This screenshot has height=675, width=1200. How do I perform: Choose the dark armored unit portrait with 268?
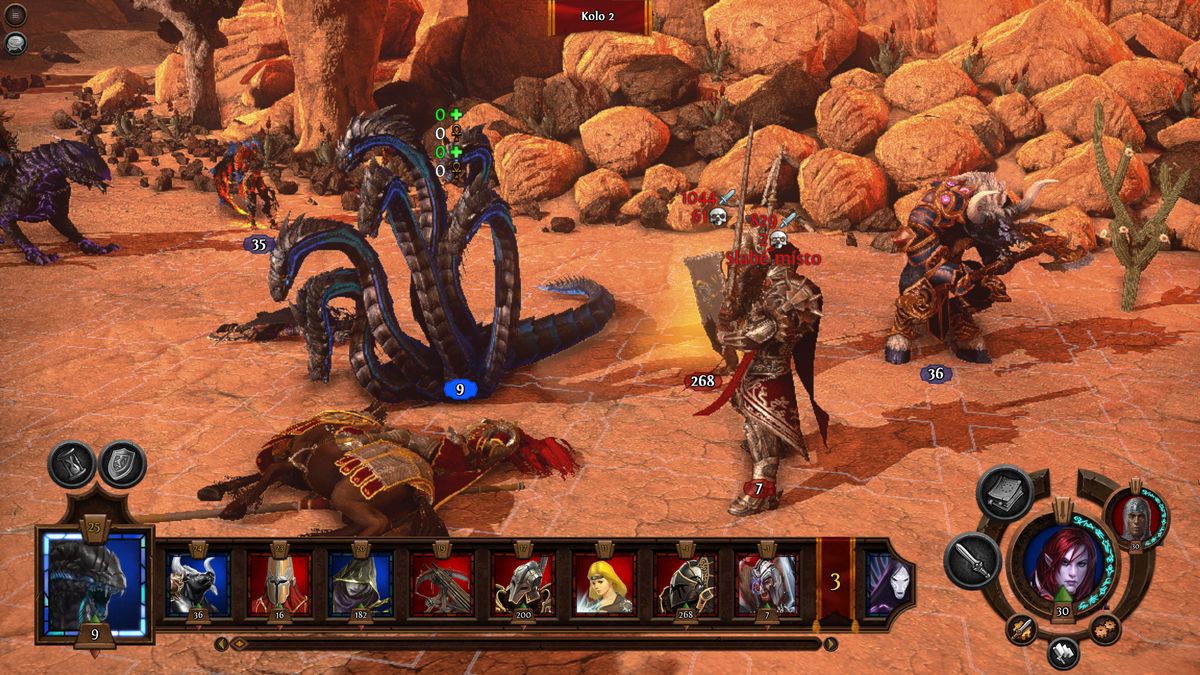pyautogui.click(x=685, y=582)
